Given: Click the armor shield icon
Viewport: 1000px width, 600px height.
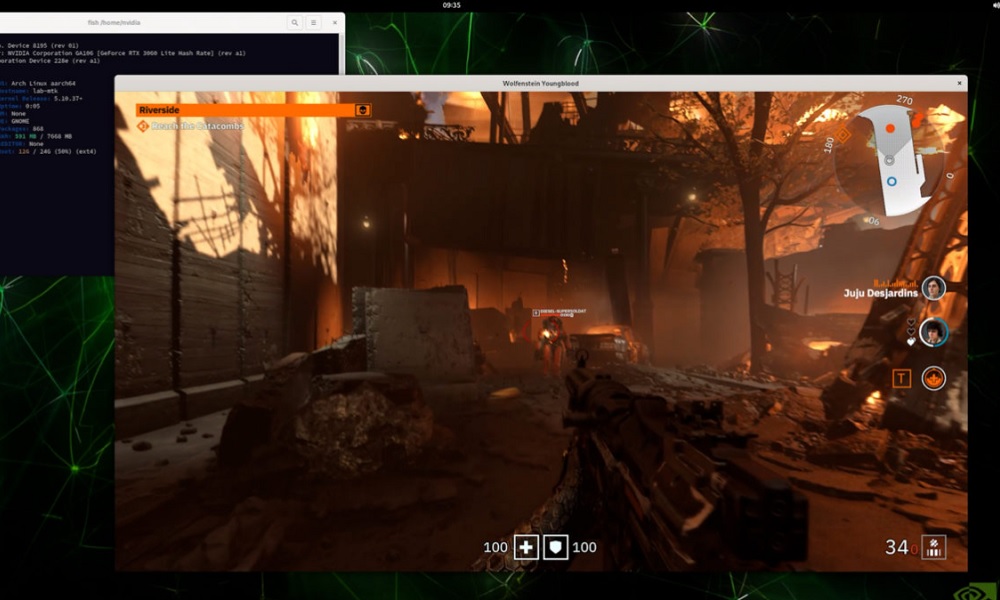Looking at the screenshot, I should pyautogui.click(x=556, y=547).
